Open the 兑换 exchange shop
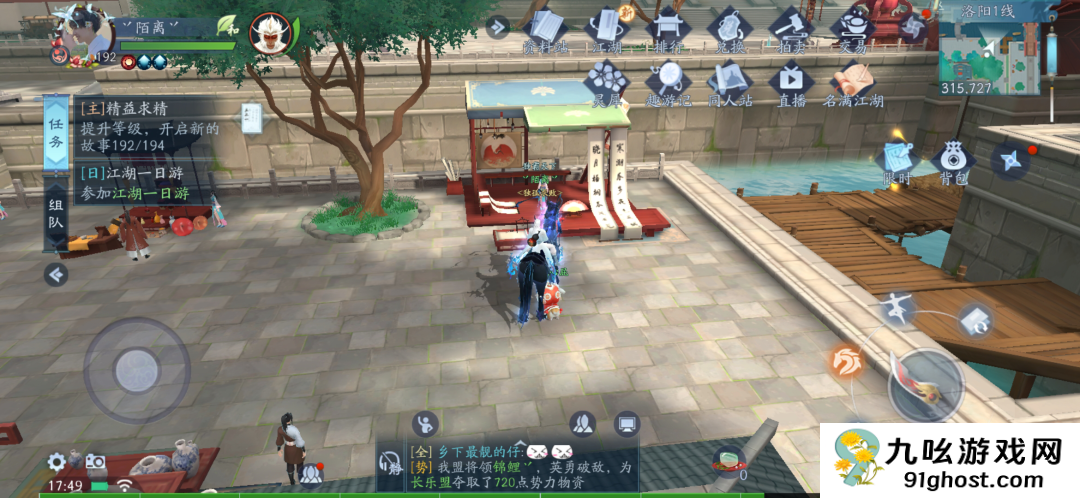1080x498 pixels. tap(729, 28)
